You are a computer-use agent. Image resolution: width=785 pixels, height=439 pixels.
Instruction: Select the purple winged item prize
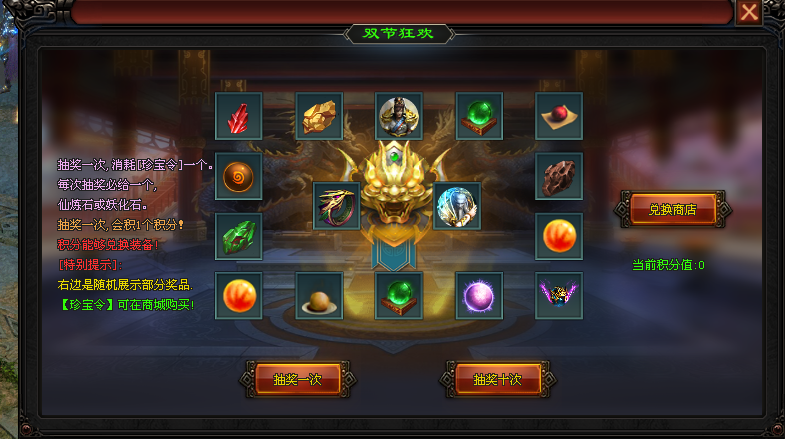click(559, 296)
